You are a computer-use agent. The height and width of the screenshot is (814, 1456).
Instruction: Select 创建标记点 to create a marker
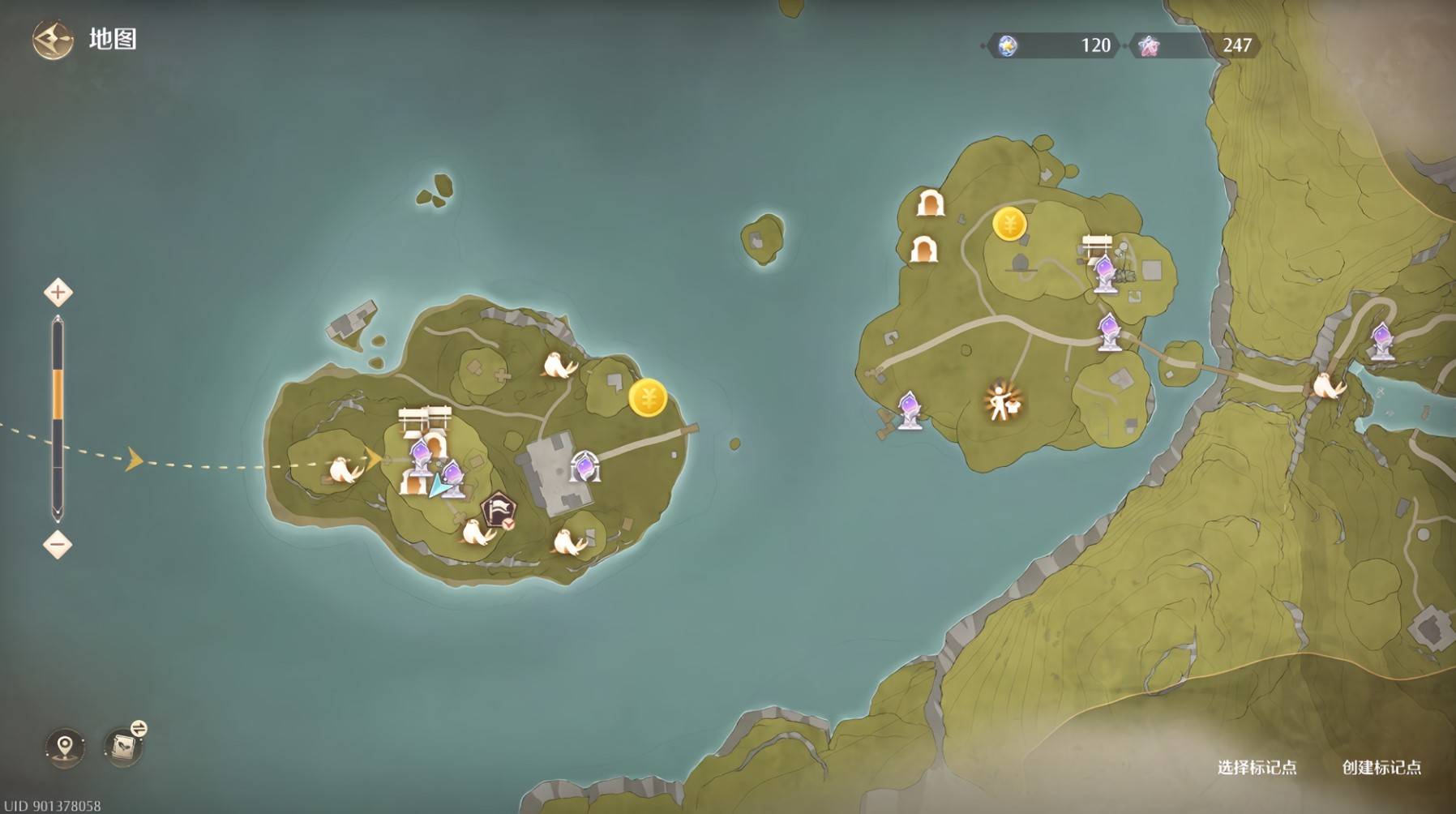[1381, 767]
